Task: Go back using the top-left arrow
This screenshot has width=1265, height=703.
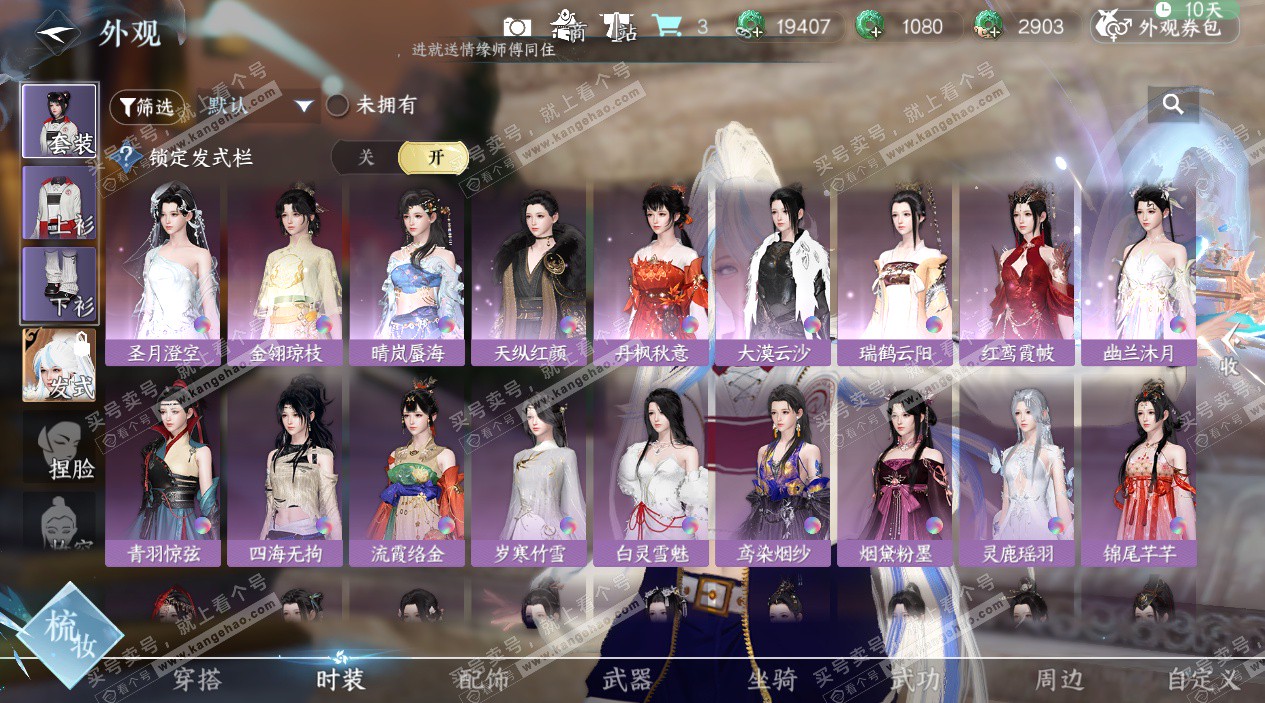Action: (57, 32)
